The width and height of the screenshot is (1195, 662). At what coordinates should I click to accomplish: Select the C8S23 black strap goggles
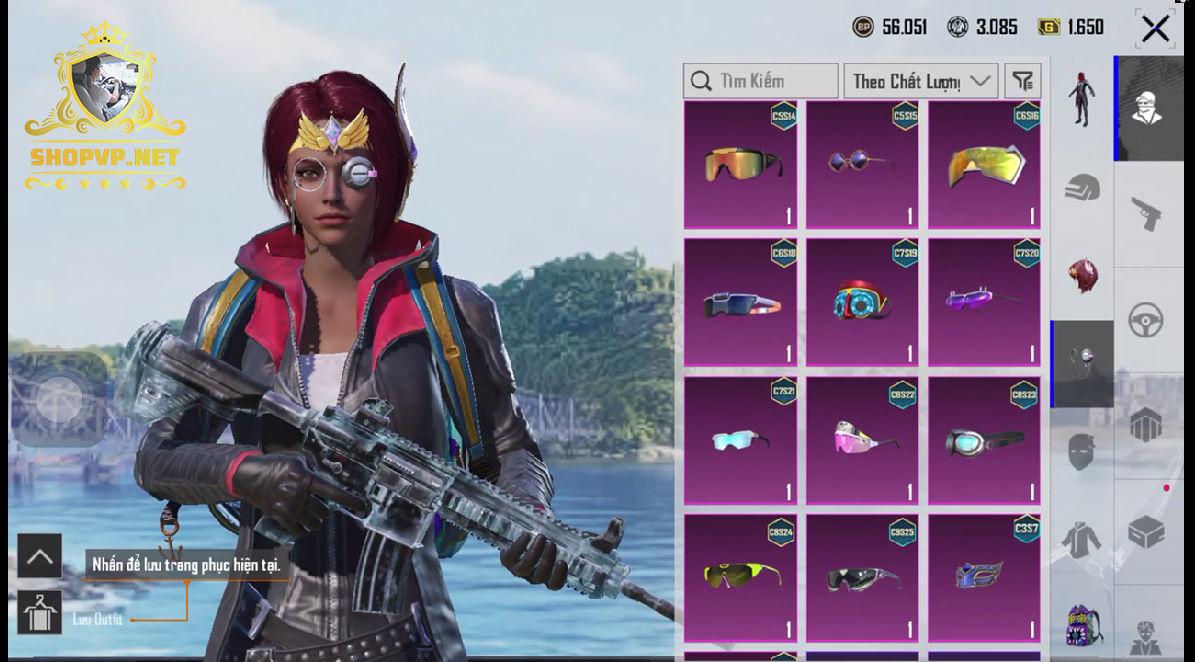coord(984,439)
